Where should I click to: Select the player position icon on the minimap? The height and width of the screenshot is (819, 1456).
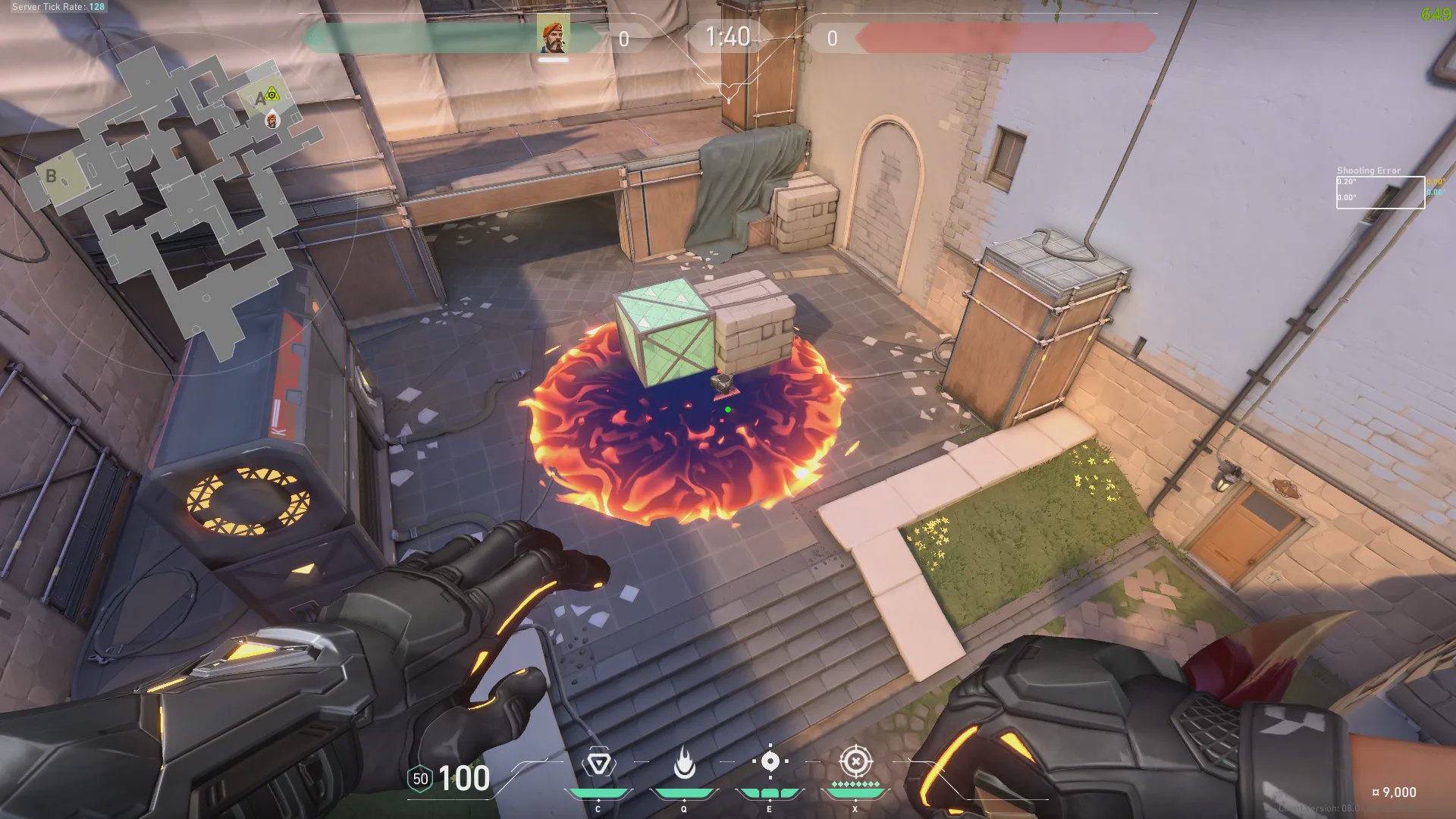pos(272,120)
